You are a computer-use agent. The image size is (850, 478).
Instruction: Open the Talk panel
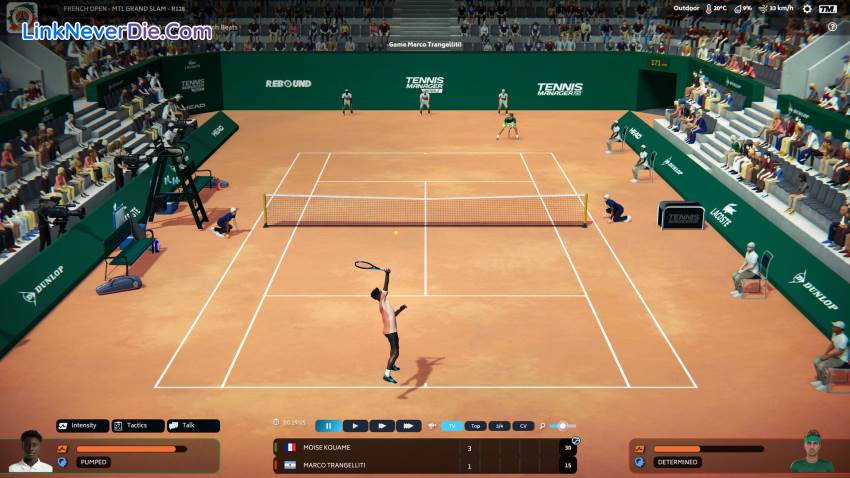click(192, 425)
